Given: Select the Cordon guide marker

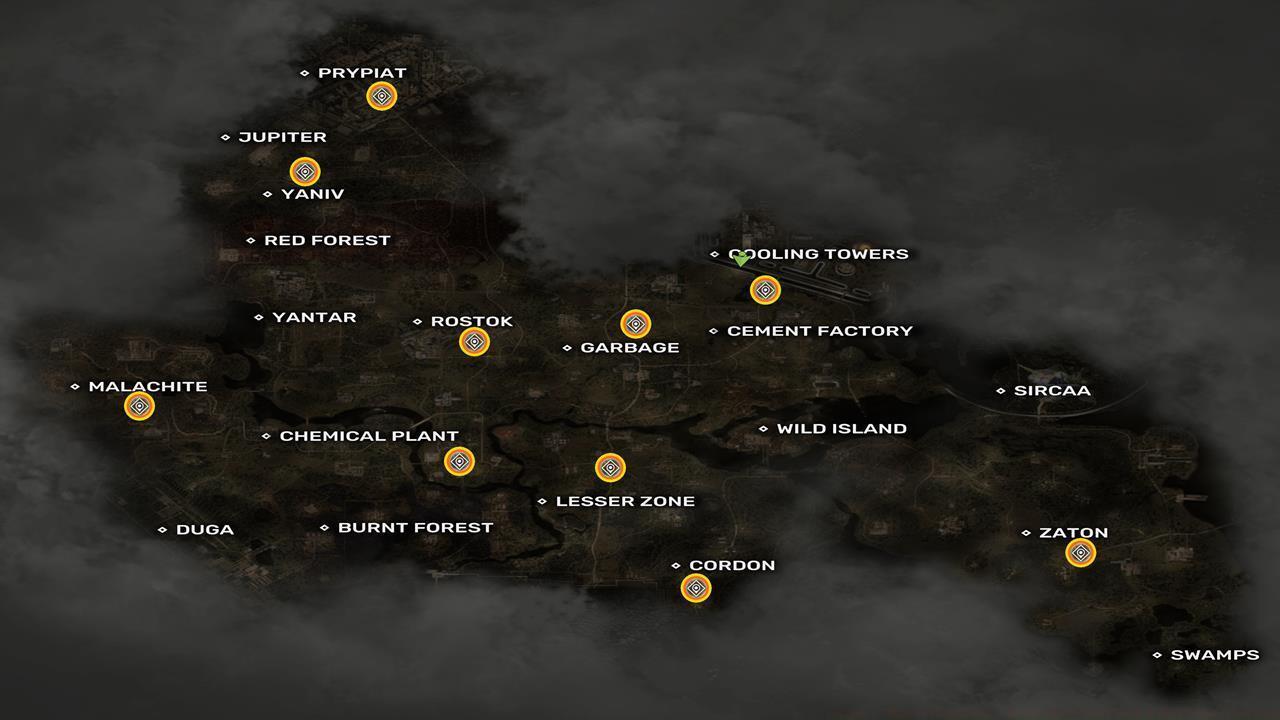Looking at the screenshot, I should pos(695,588).
